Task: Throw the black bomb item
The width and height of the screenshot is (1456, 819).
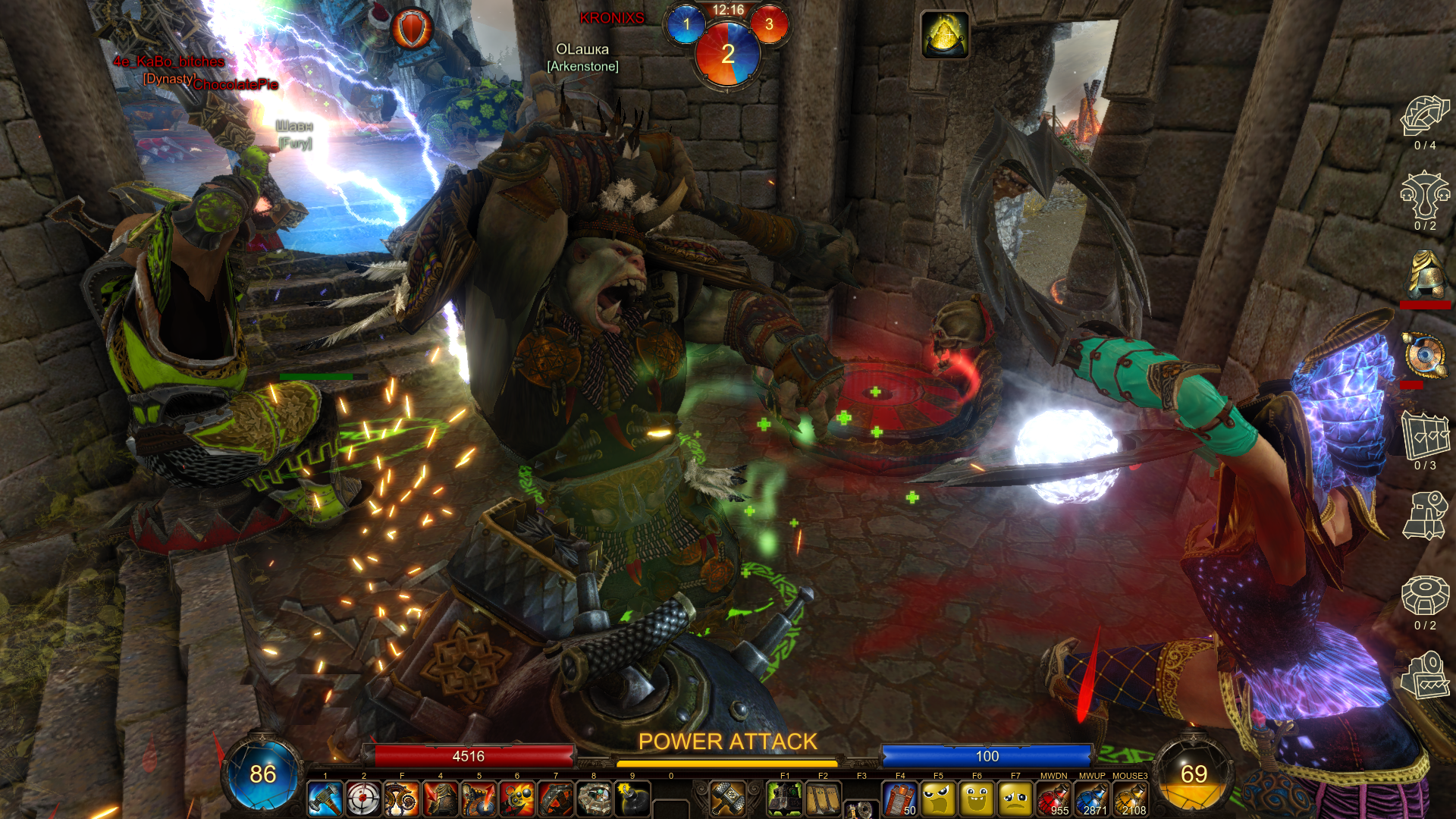Action: [x=632, y=799]
